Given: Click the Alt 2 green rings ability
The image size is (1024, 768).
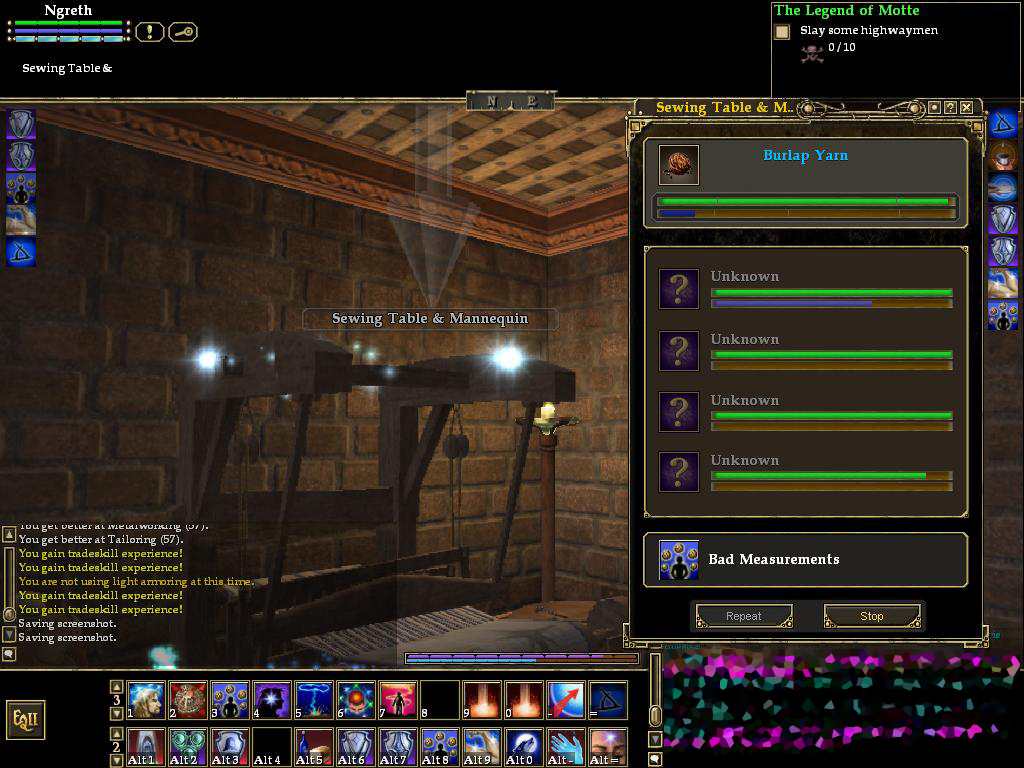Looking at the screenshot, I should tap(188, 747).
